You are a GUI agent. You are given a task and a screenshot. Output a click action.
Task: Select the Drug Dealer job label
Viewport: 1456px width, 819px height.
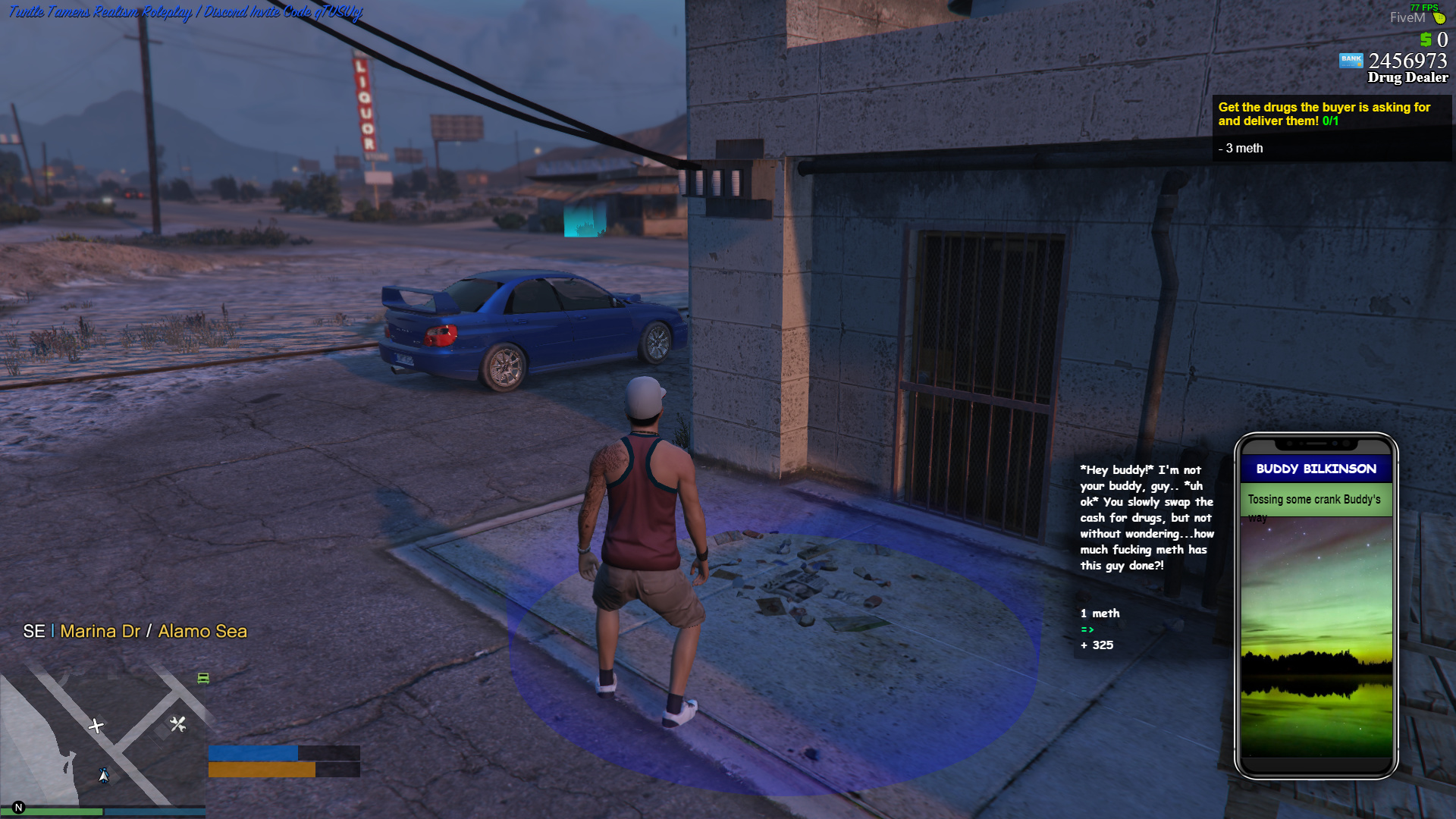(1408, 77)
